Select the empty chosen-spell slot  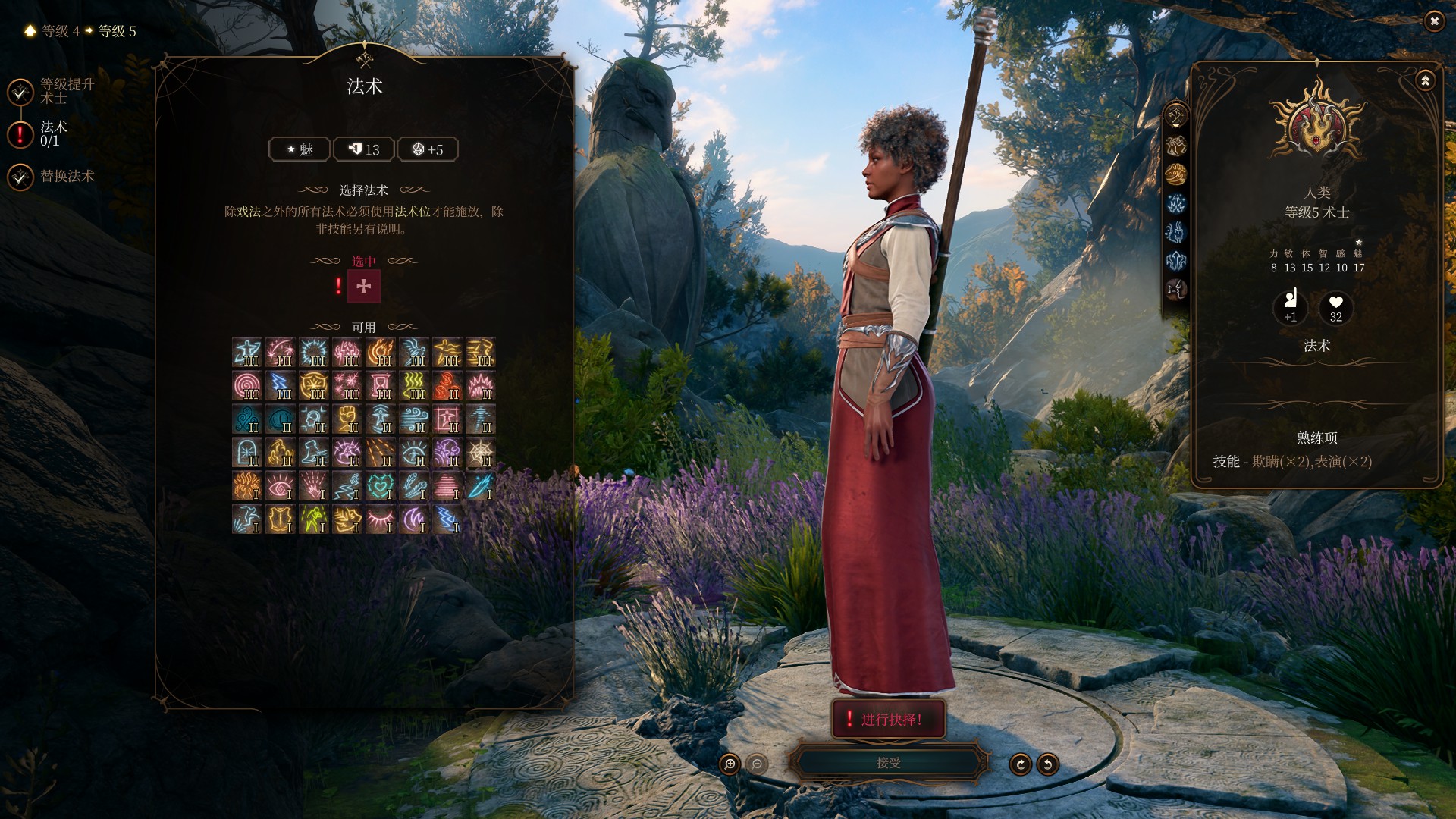tap(364, 287)
